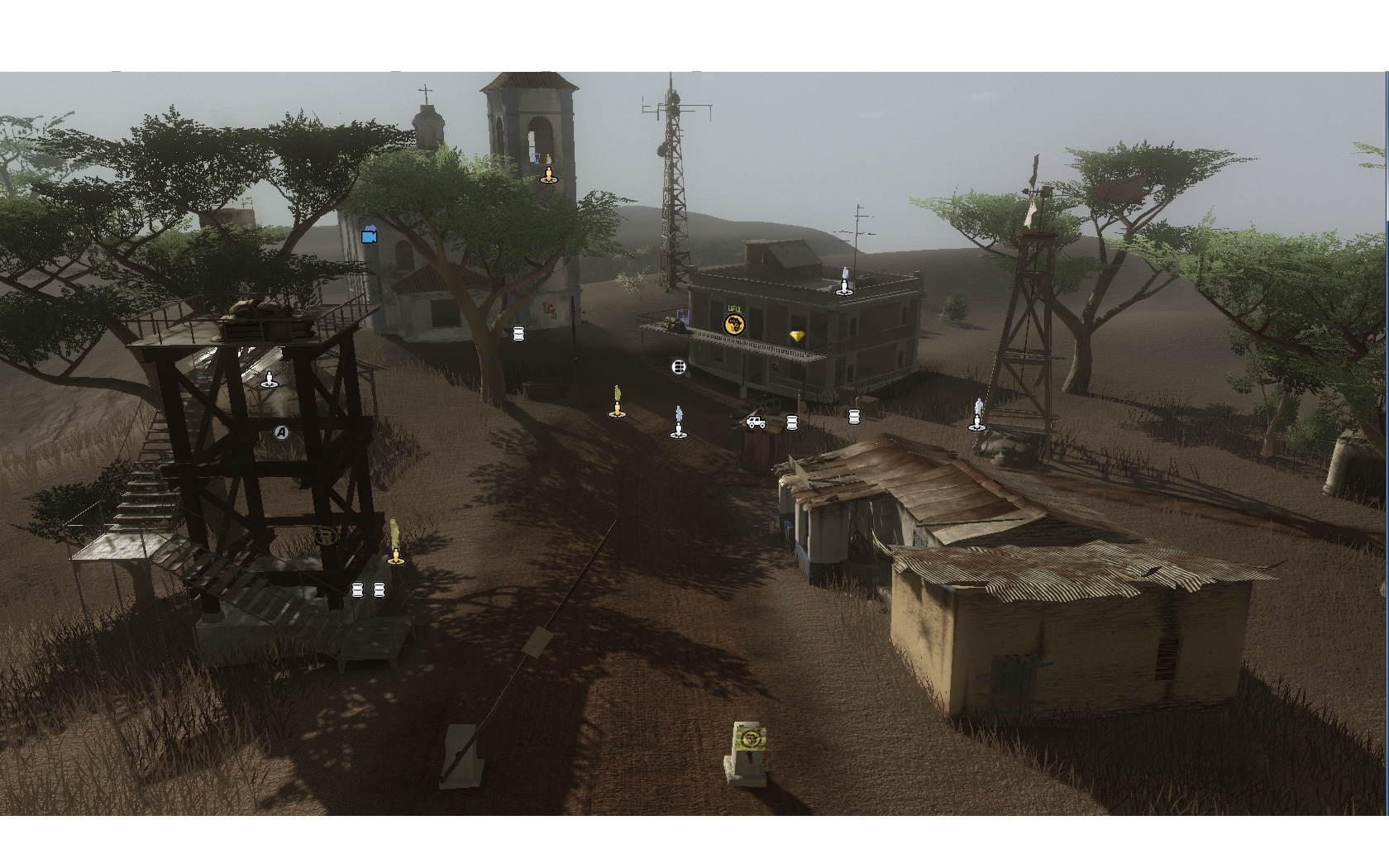The height and width of the screenshot is (868, 1389).
Task: Click the yellow UFLL faction emblem on the building
Action: pyautogui.click(x=735, y=324)
